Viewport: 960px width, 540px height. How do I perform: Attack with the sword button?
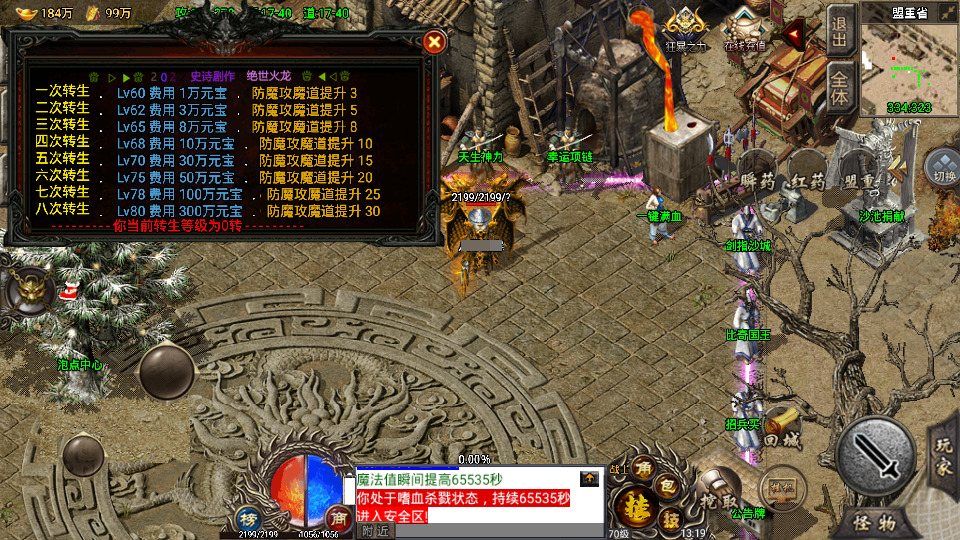coord(876,455)
